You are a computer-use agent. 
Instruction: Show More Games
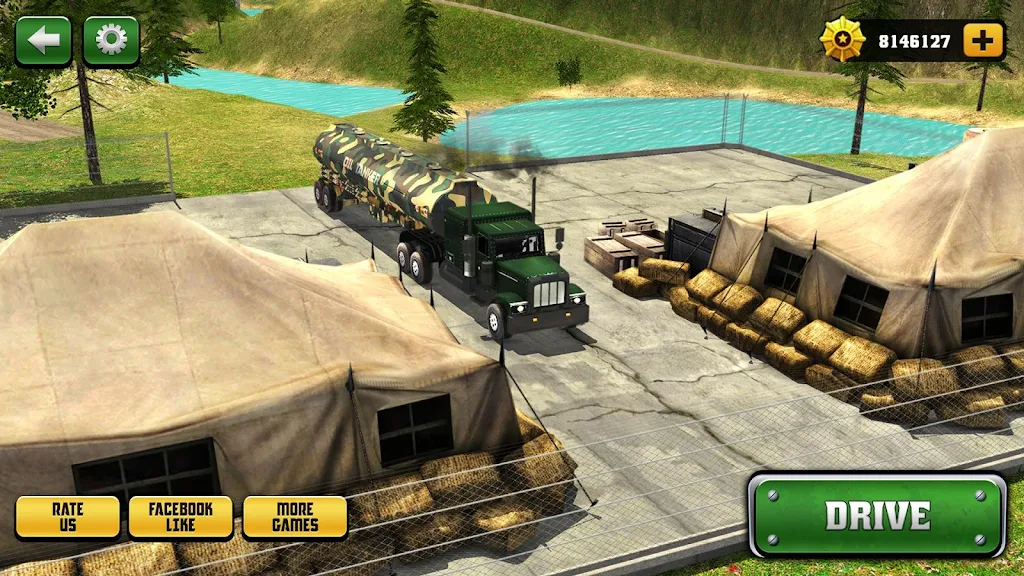point(295,517)
